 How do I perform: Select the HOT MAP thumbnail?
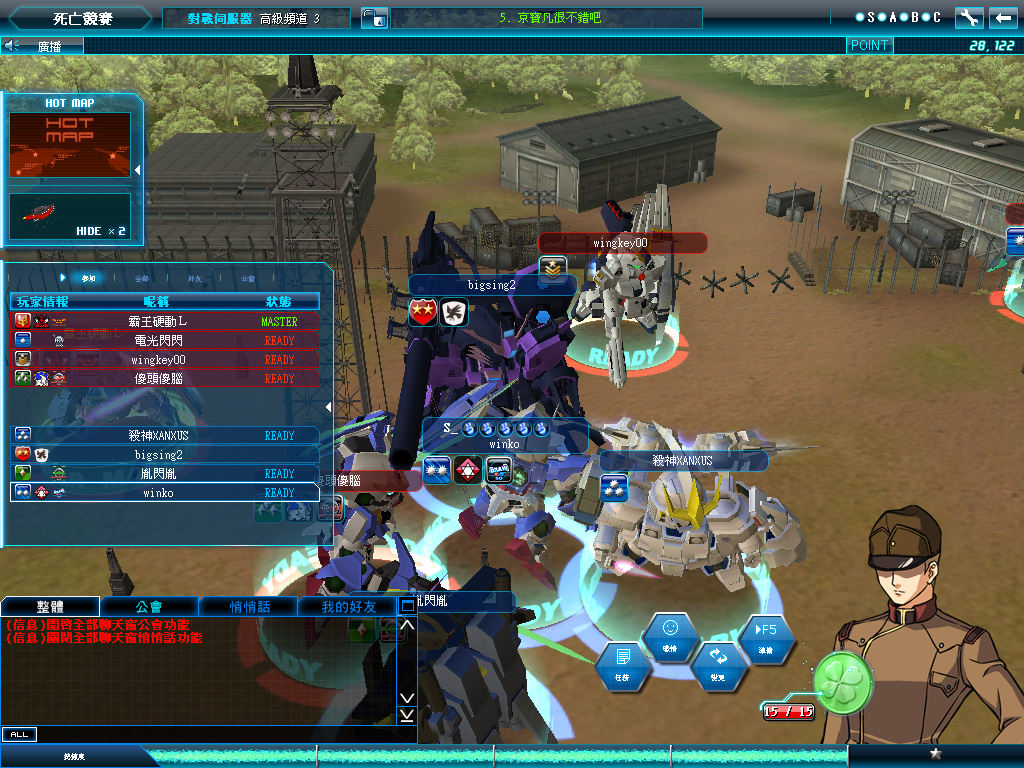[70, 145]
